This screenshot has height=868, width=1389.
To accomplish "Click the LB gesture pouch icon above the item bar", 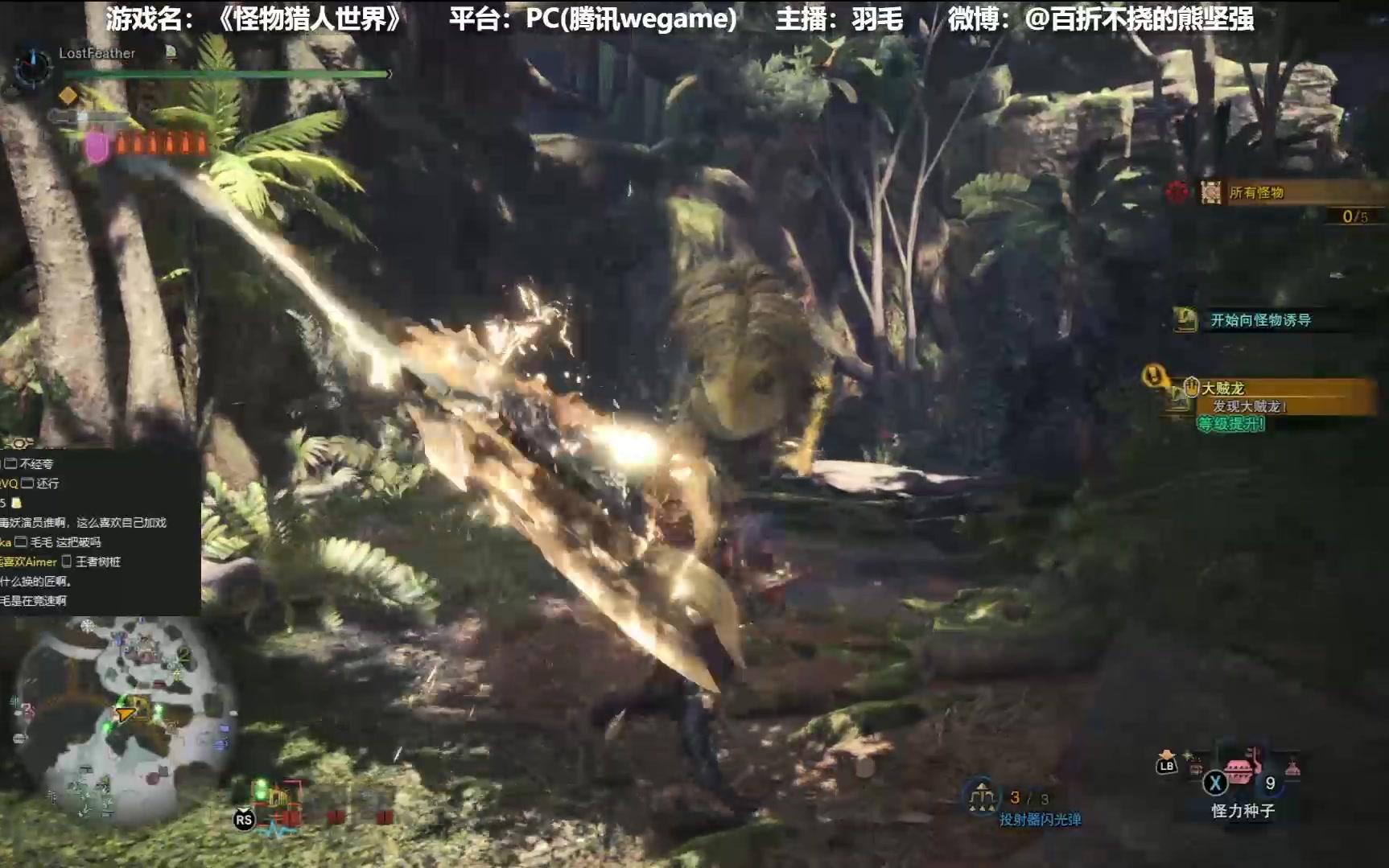I will 1165,766.
